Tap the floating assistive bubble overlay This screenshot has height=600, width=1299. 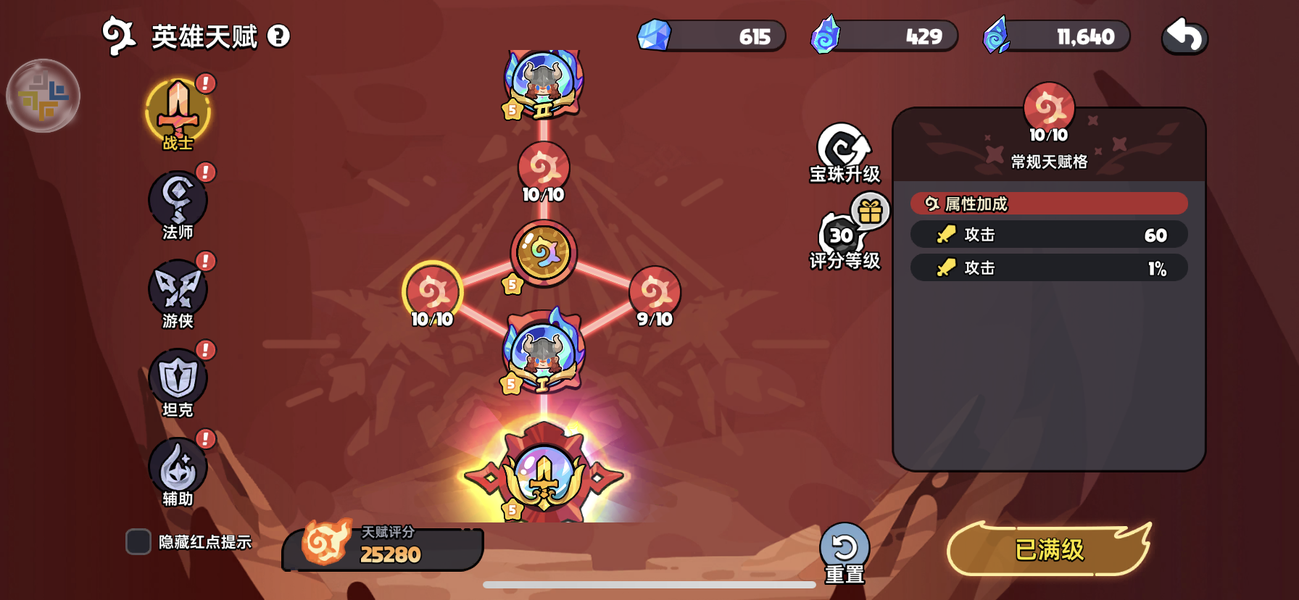[43, 96]
